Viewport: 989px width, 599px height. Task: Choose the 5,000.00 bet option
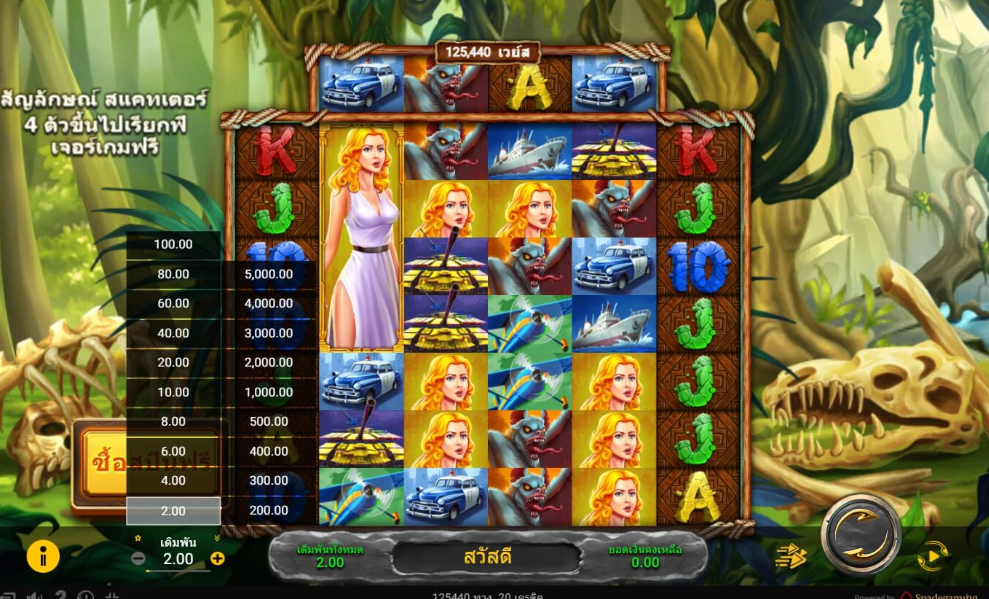pos(270,274)
